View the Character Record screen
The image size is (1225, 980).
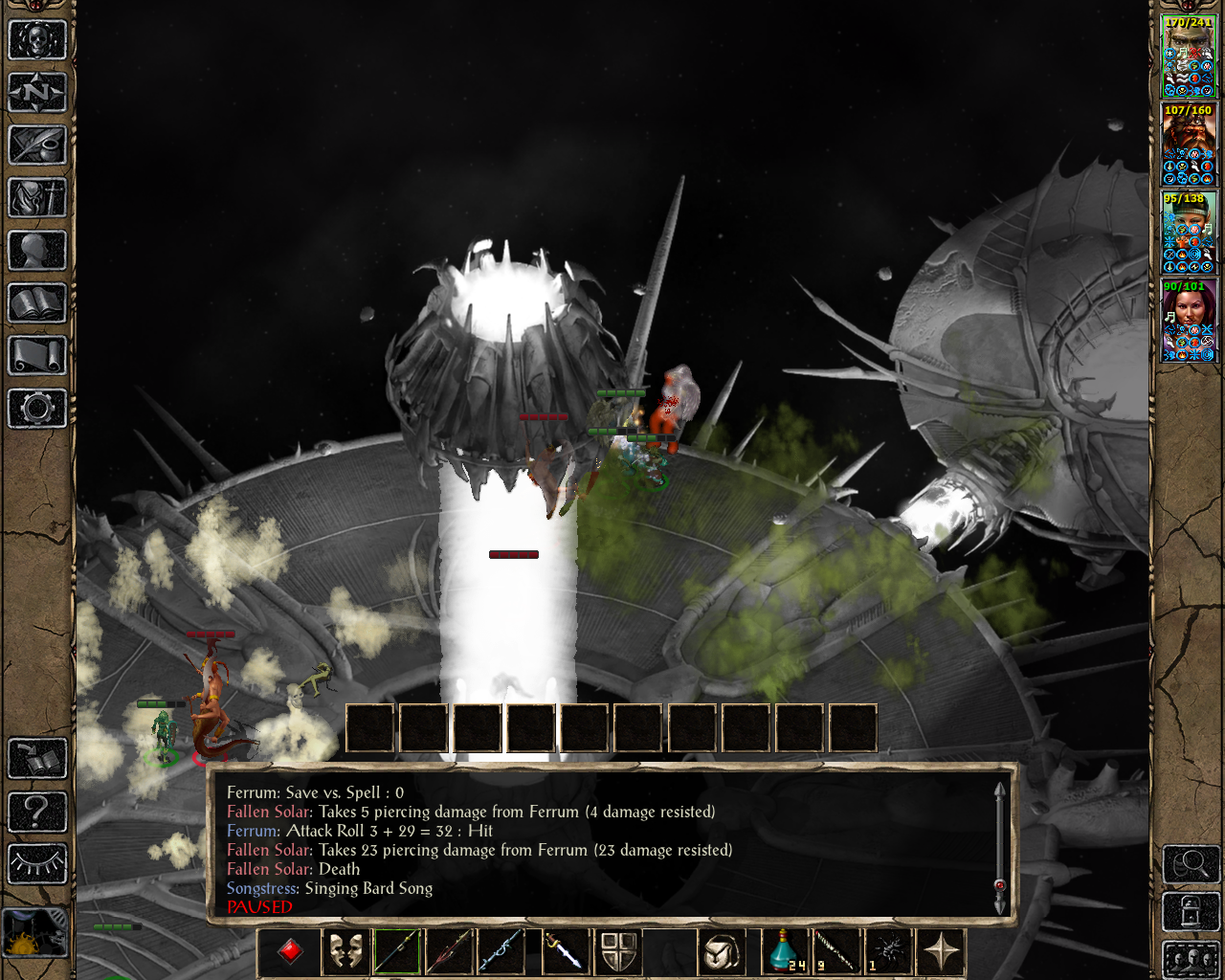pyautogui.click(x=36, y=251)
